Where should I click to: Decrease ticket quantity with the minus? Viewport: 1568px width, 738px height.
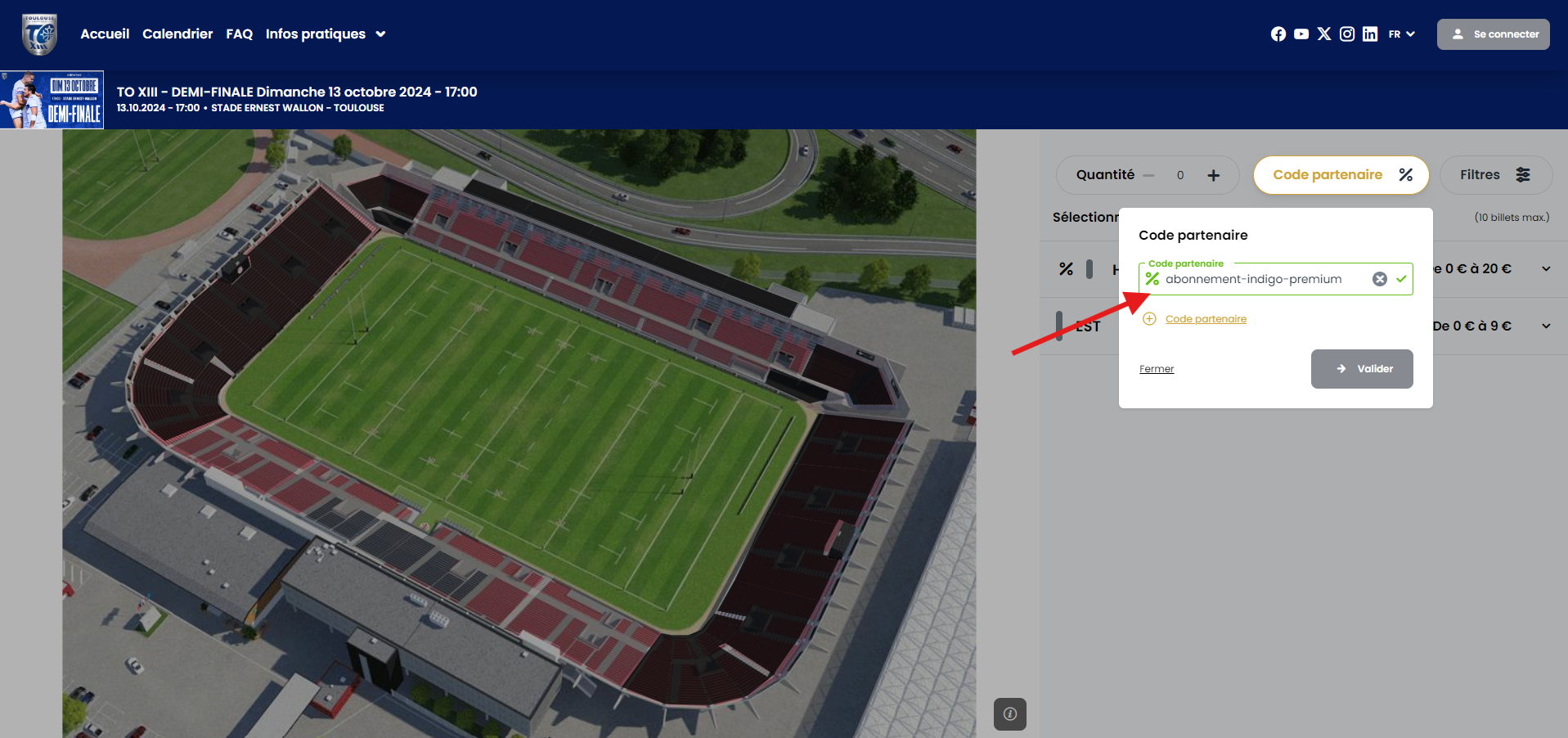(x=1148, y=175)
